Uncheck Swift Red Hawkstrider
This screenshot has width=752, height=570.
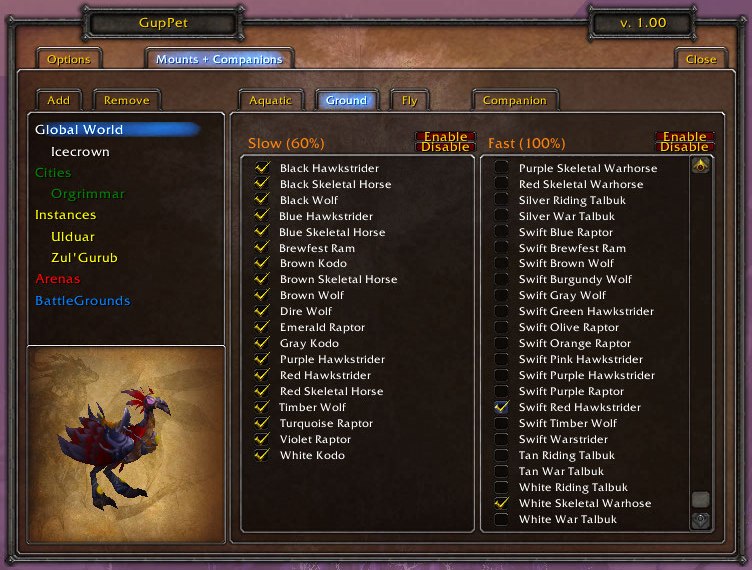click(501, 408)
